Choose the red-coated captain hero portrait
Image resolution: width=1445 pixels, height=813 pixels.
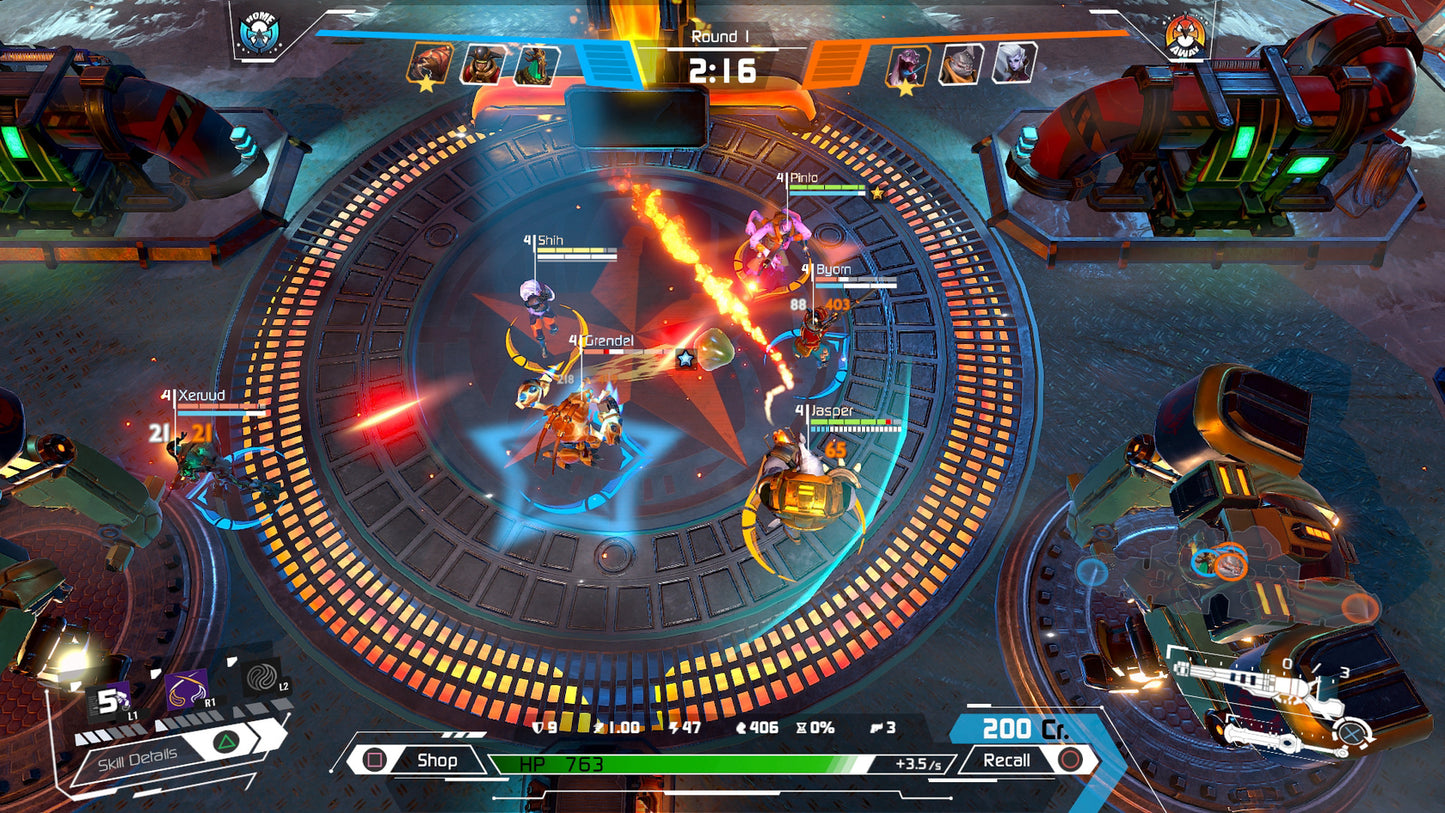pos(482,64)
